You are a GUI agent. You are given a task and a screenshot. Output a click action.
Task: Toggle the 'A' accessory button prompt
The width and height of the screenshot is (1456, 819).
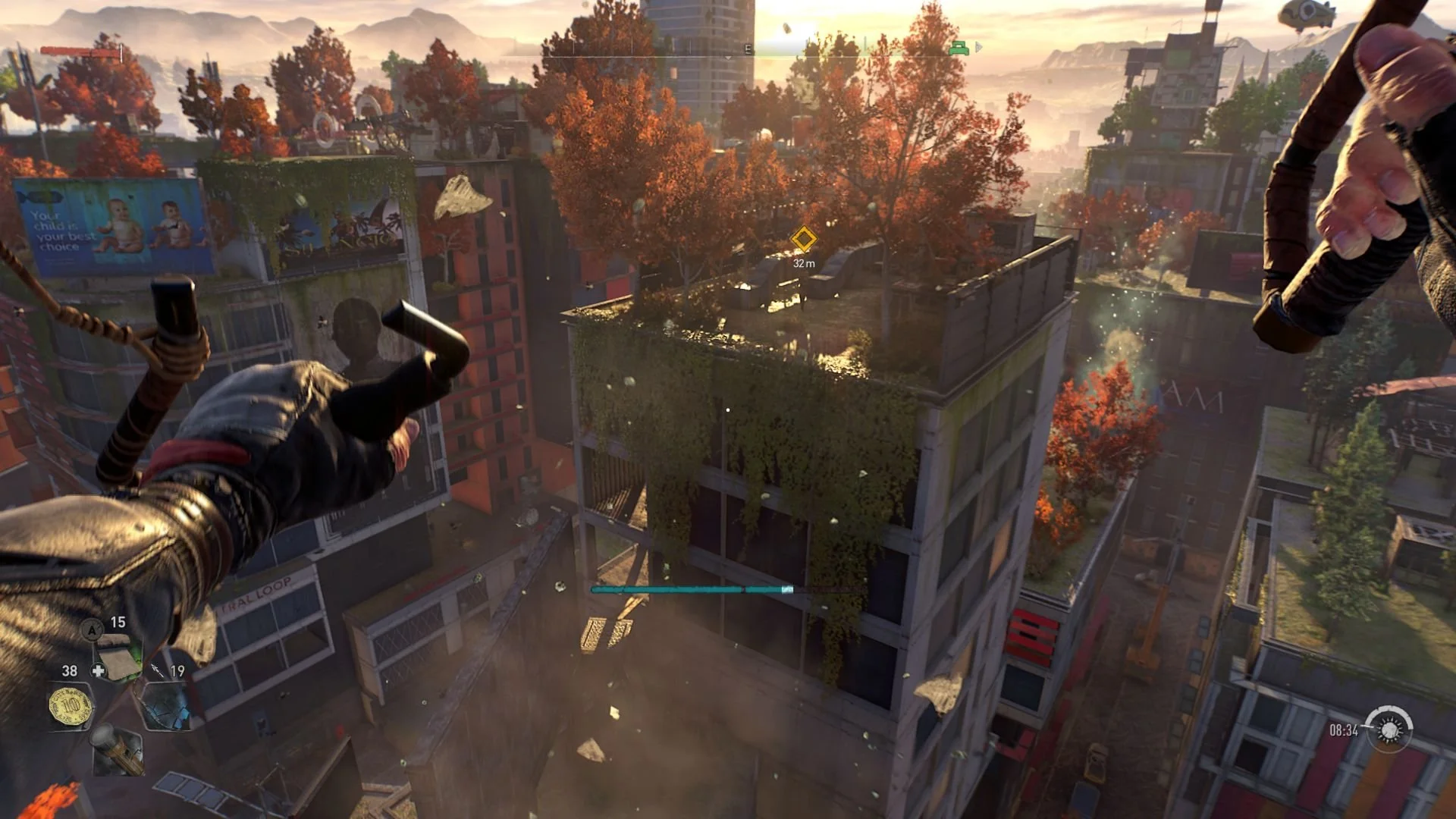pos(93,629)
